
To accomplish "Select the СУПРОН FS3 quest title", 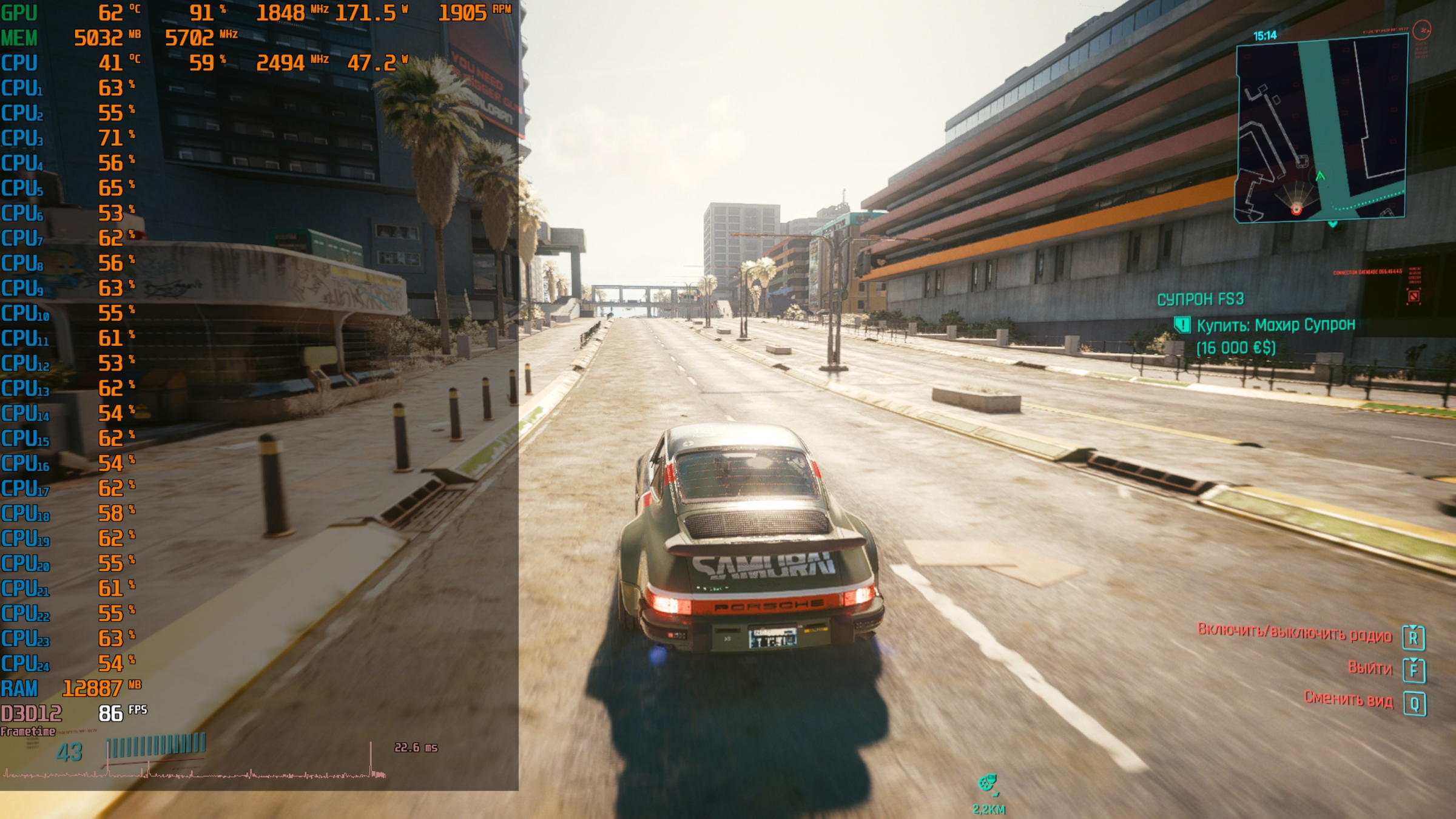I will pyautogui.click(x=1200, y=299).
